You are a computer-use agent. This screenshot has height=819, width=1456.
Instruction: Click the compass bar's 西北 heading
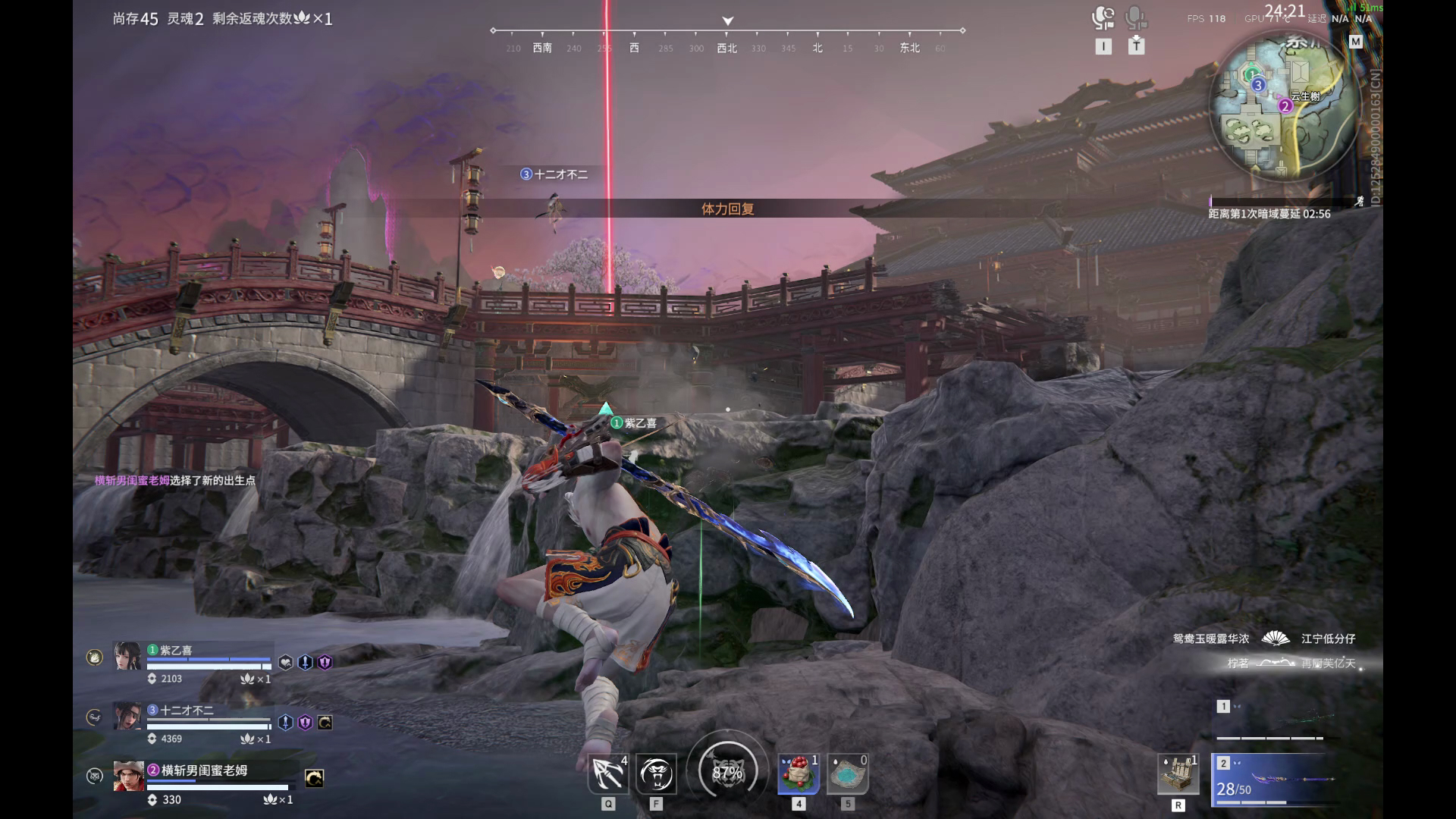click(726, 48)
